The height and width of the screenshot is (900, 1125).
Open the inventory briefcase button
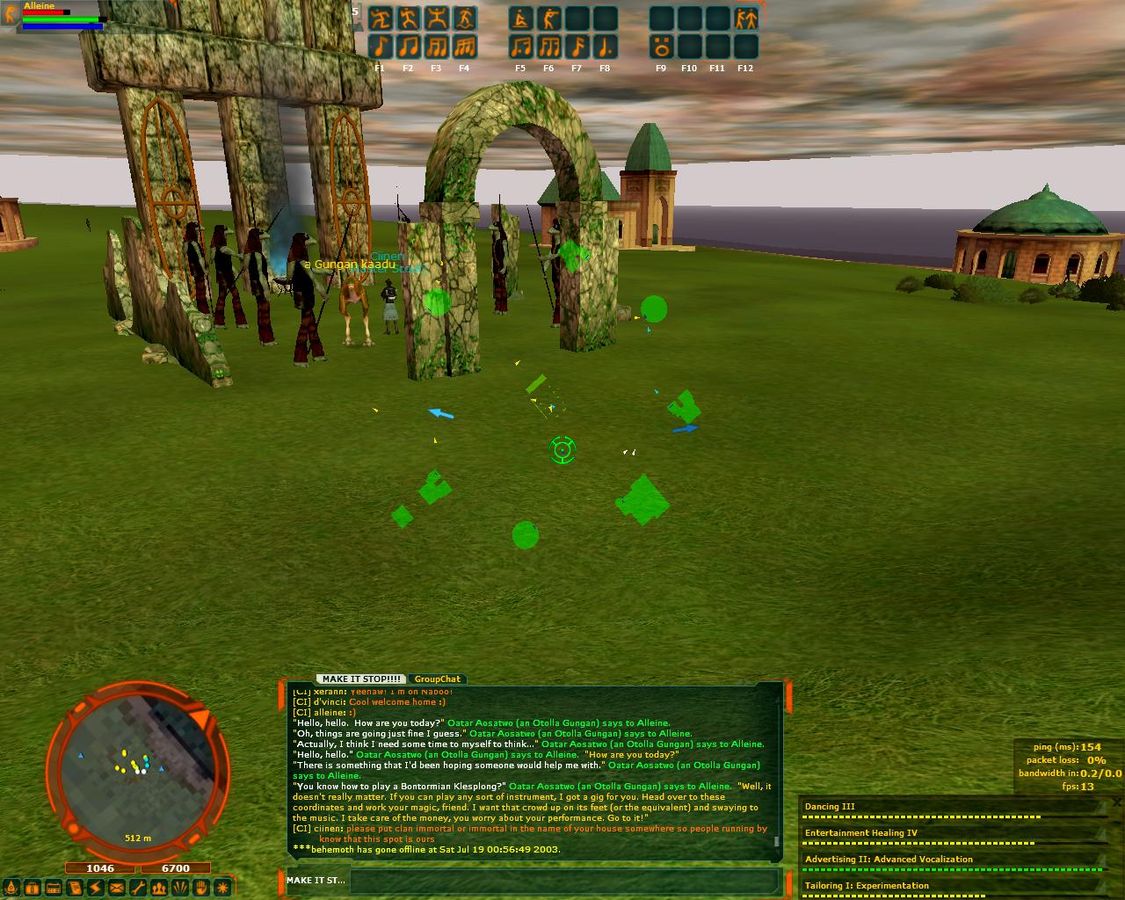pyautogui.click(x=33, y=887)
